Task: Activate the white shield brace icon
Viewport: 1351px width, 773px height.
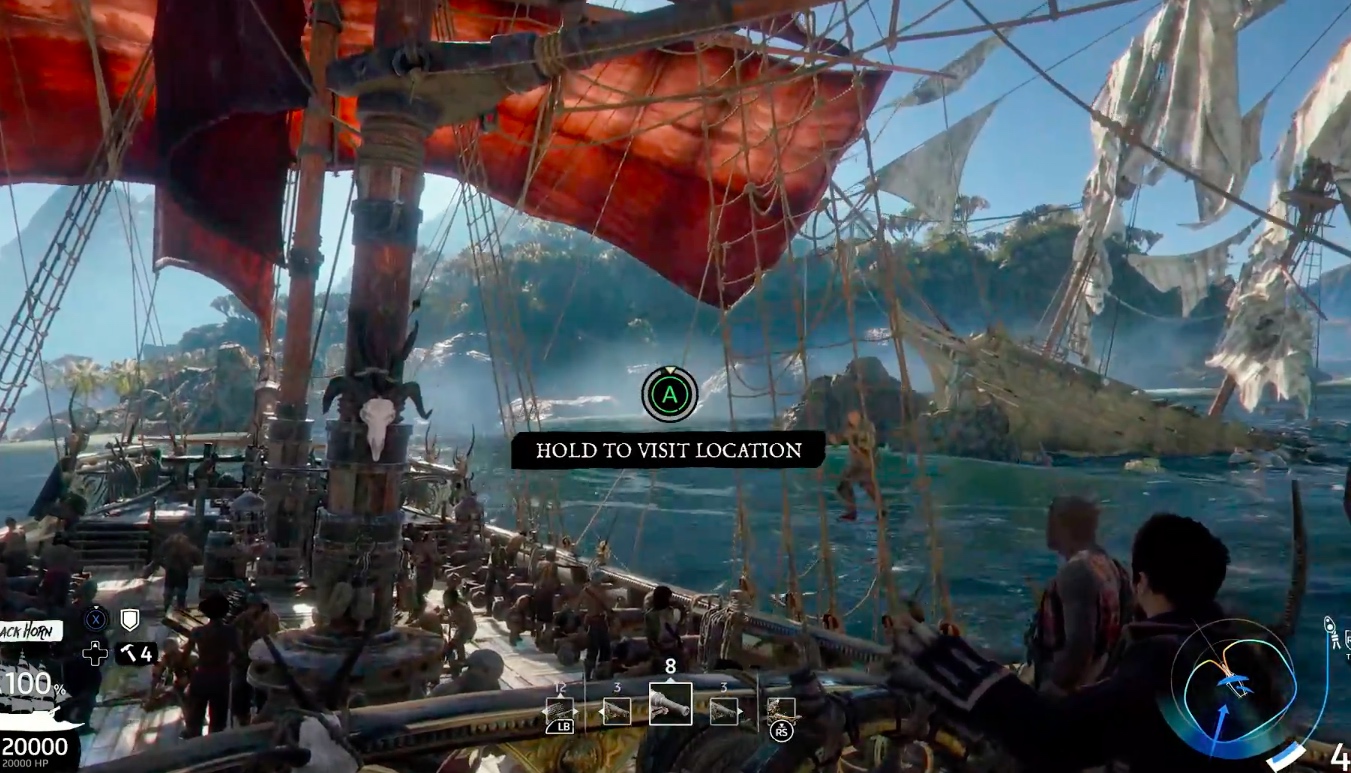Action: click(x=129, y=620)
